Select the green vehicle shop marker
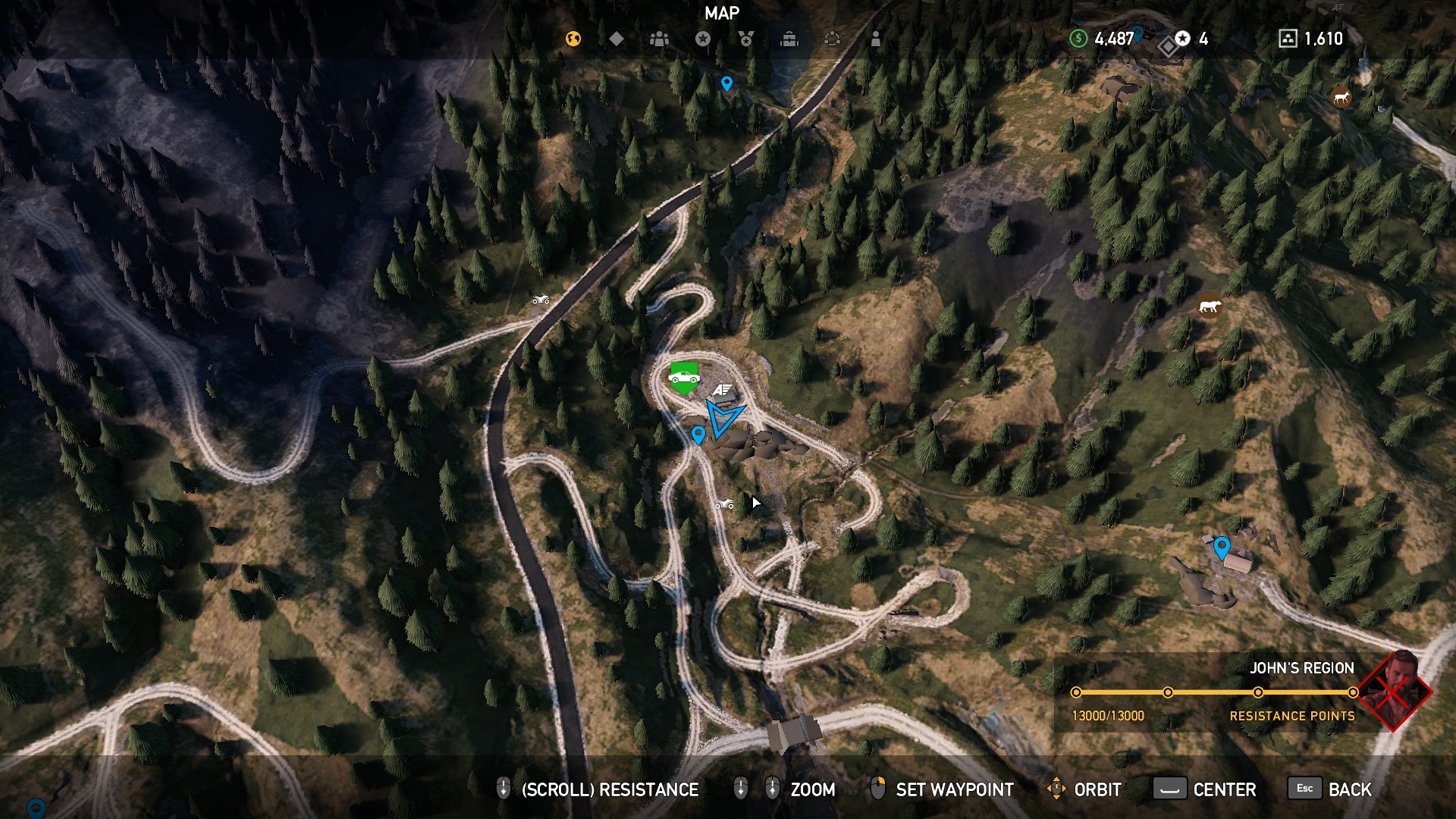Image resolution: width=1456 pixels, height=819 pixels. [684, 378]
